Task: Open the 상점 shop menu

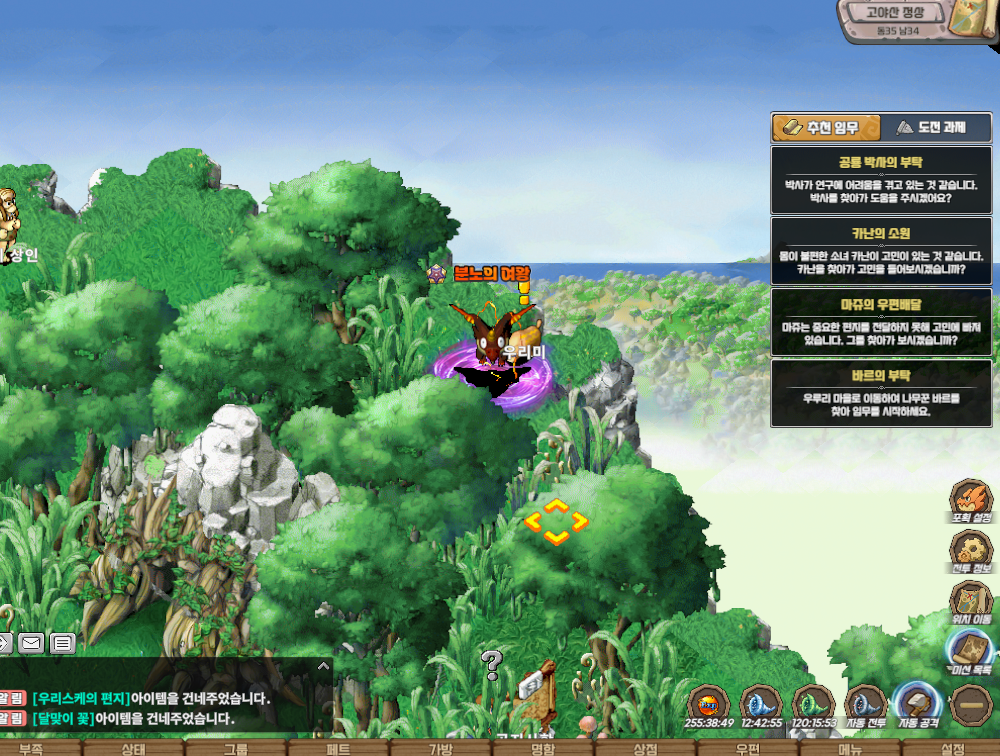Action: coord(645,748)
